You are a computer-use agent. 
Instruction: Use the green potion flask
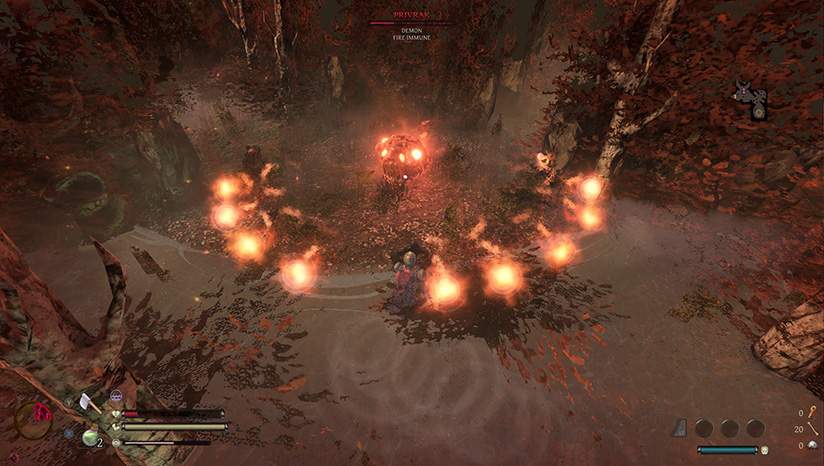click(90, 437)
